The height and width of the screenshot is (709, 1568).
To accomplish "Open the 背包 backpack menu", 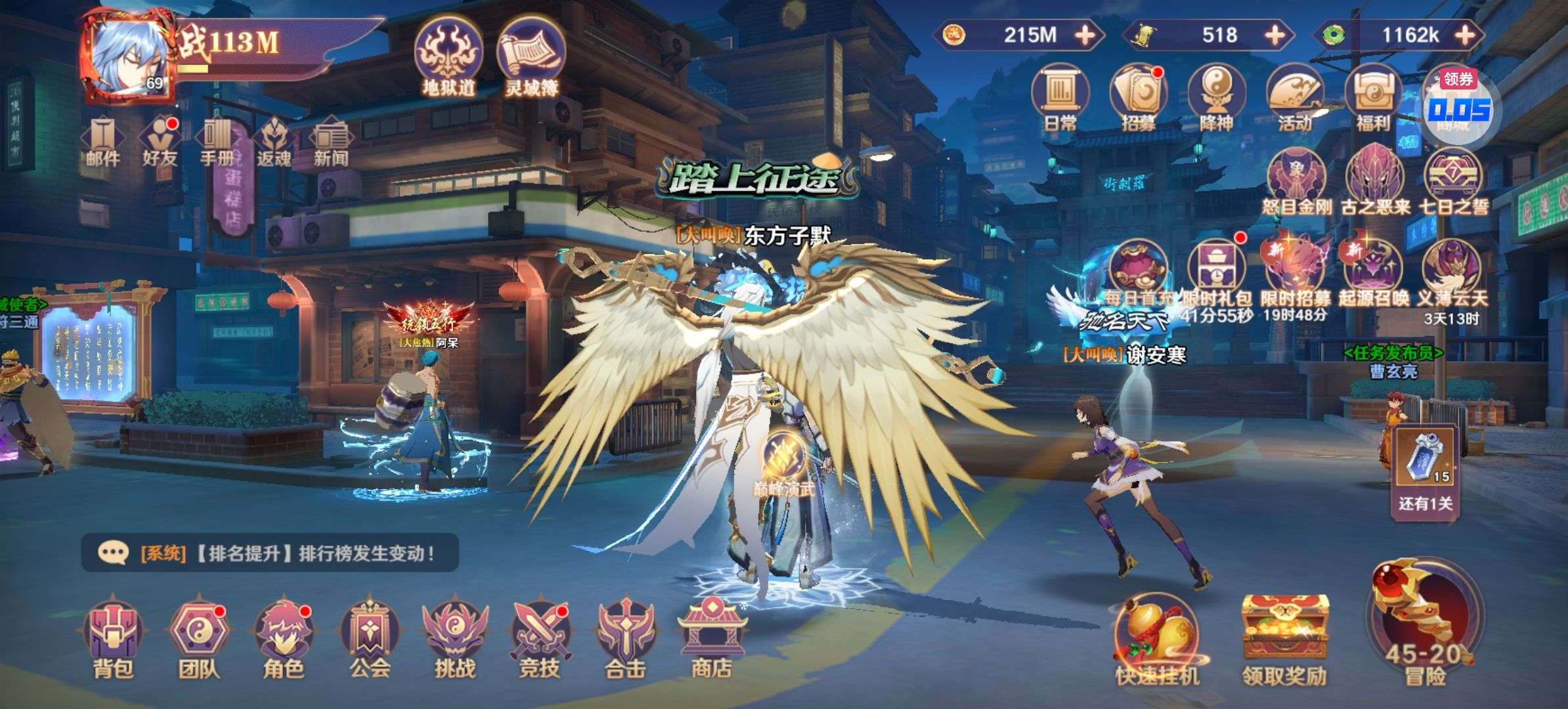I will click(x=113, y=635).
